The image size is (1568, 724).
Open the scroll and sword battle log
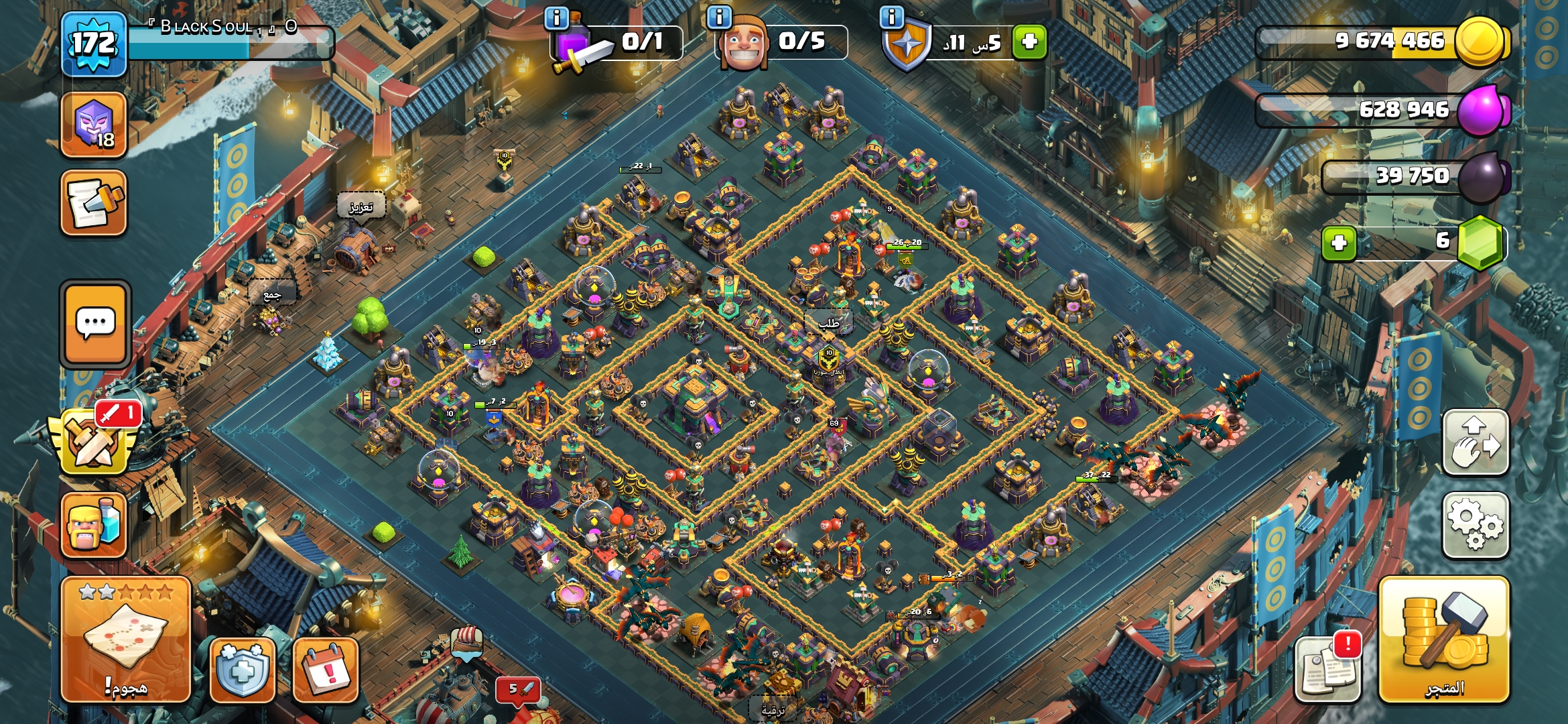[94, 203]
